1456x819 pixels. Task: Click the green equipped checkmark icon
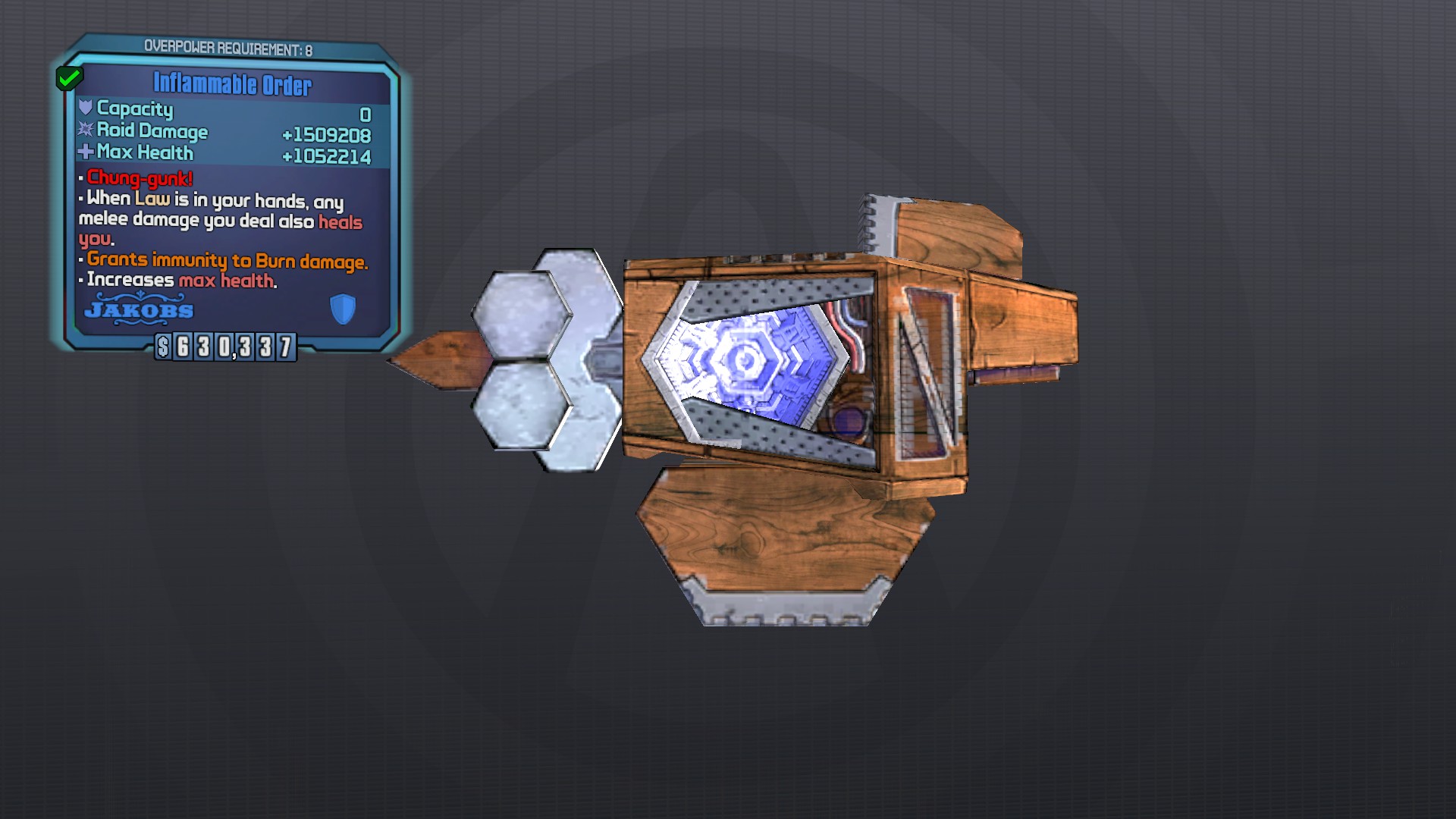point(71,77)
